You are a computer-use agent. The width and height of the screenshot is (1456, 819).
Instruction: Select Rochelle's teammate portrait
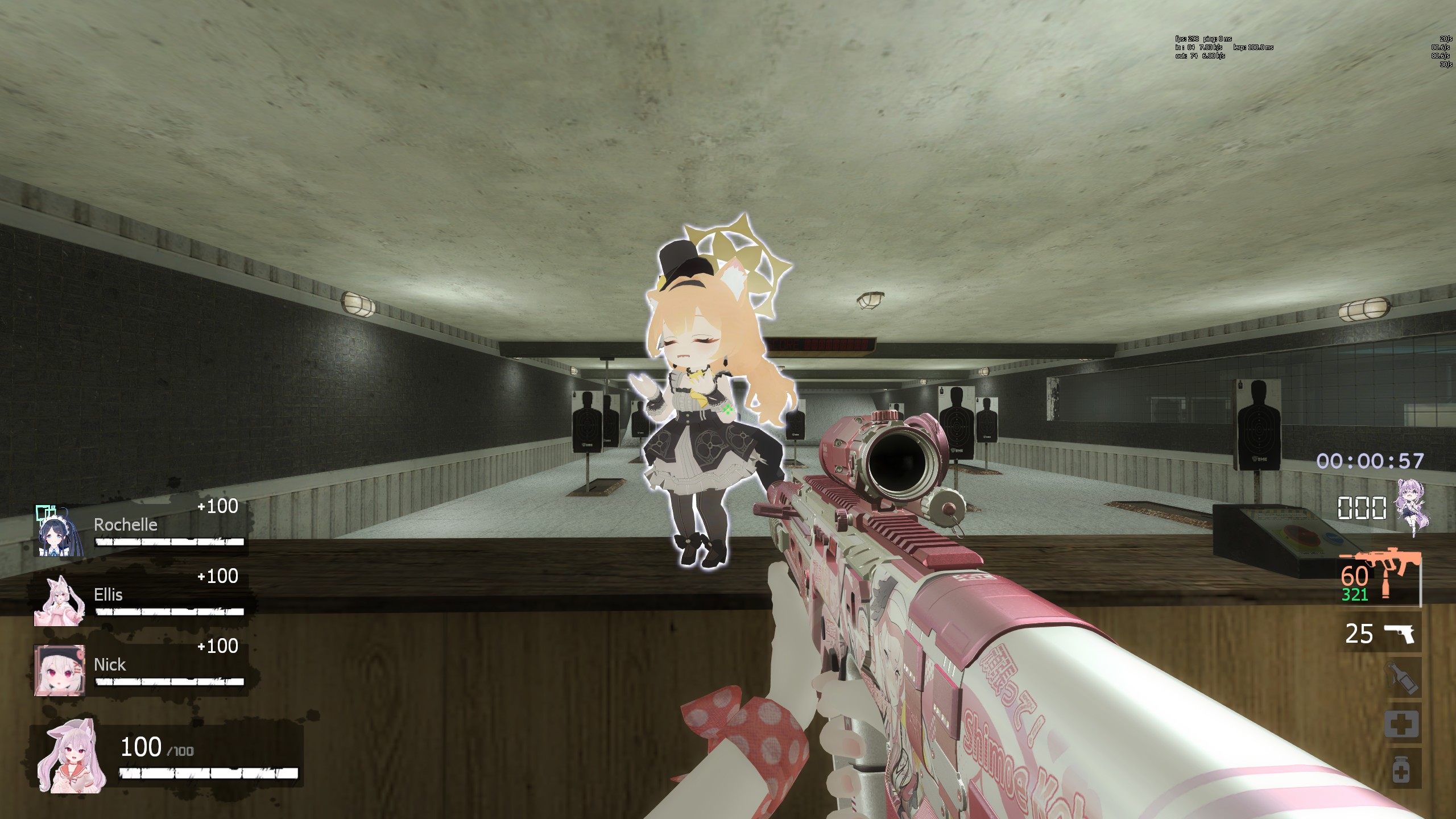60,531
